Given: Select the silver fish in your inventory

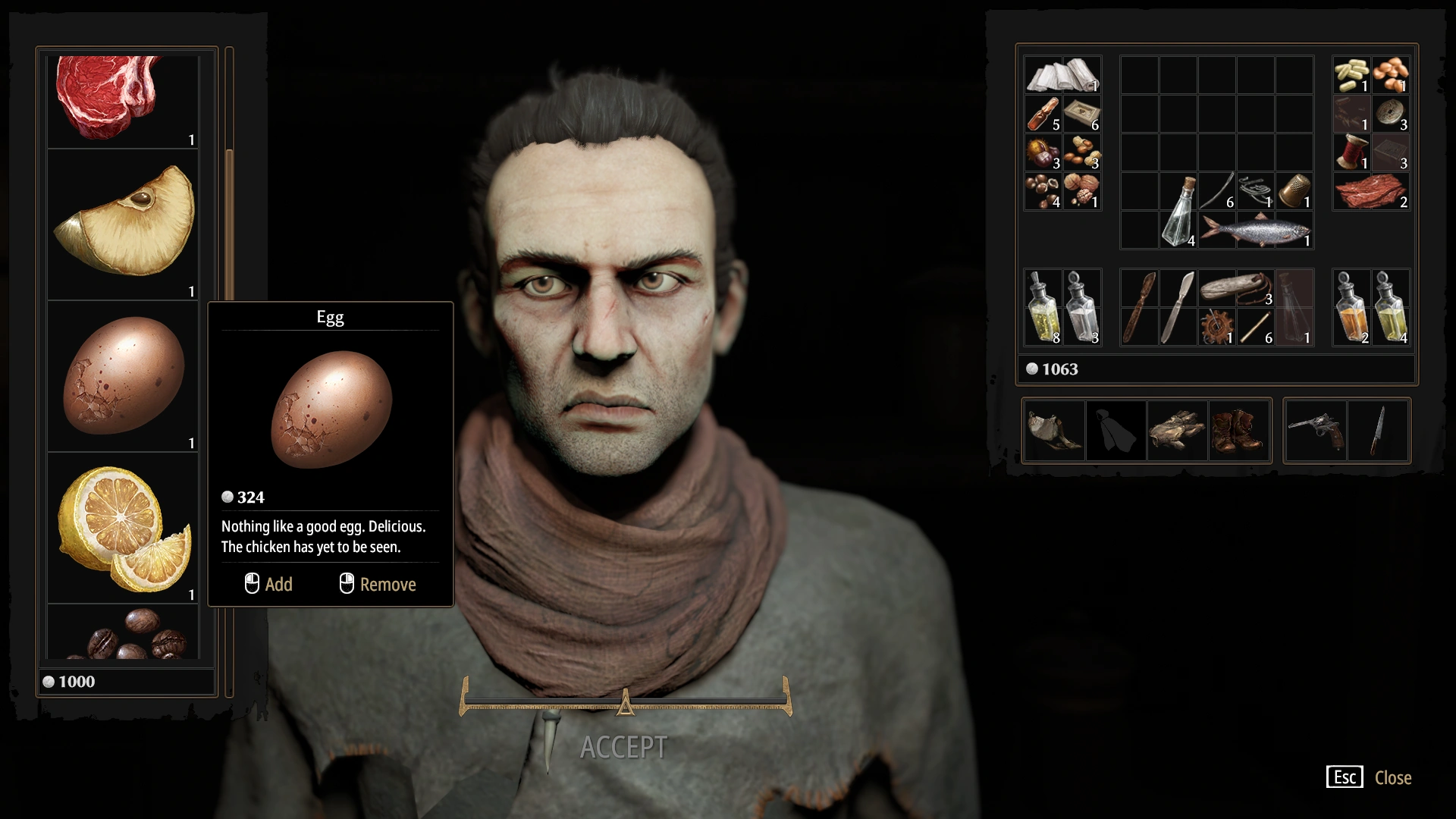Looking at the screenshot, I should (x=1256, y=230).
